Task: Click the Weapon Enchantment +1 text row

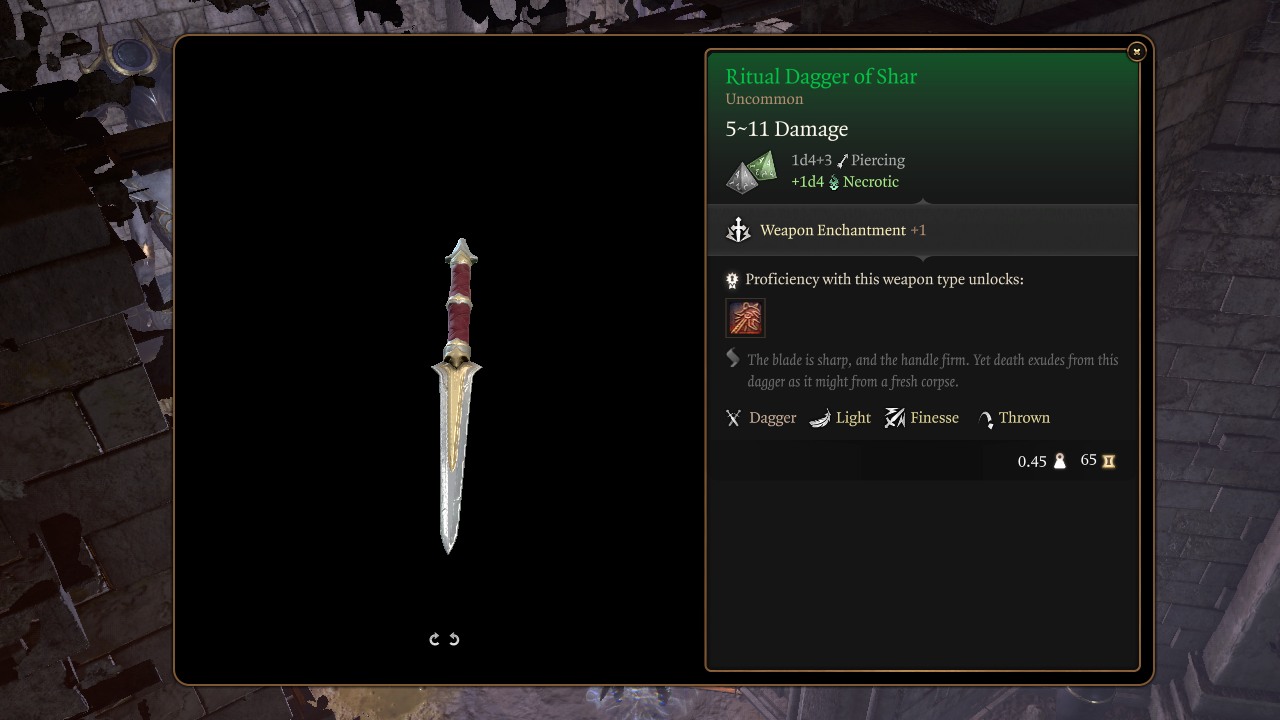Action: pos(843,230)
